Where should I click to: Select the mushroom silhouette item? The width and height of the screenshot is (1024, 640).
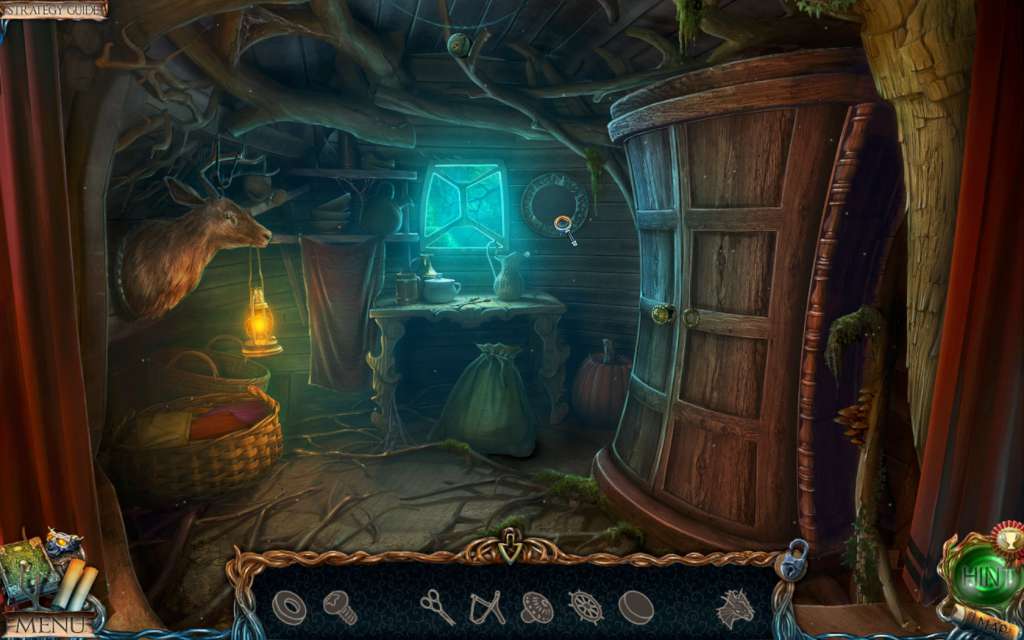(x=537, y=607)
